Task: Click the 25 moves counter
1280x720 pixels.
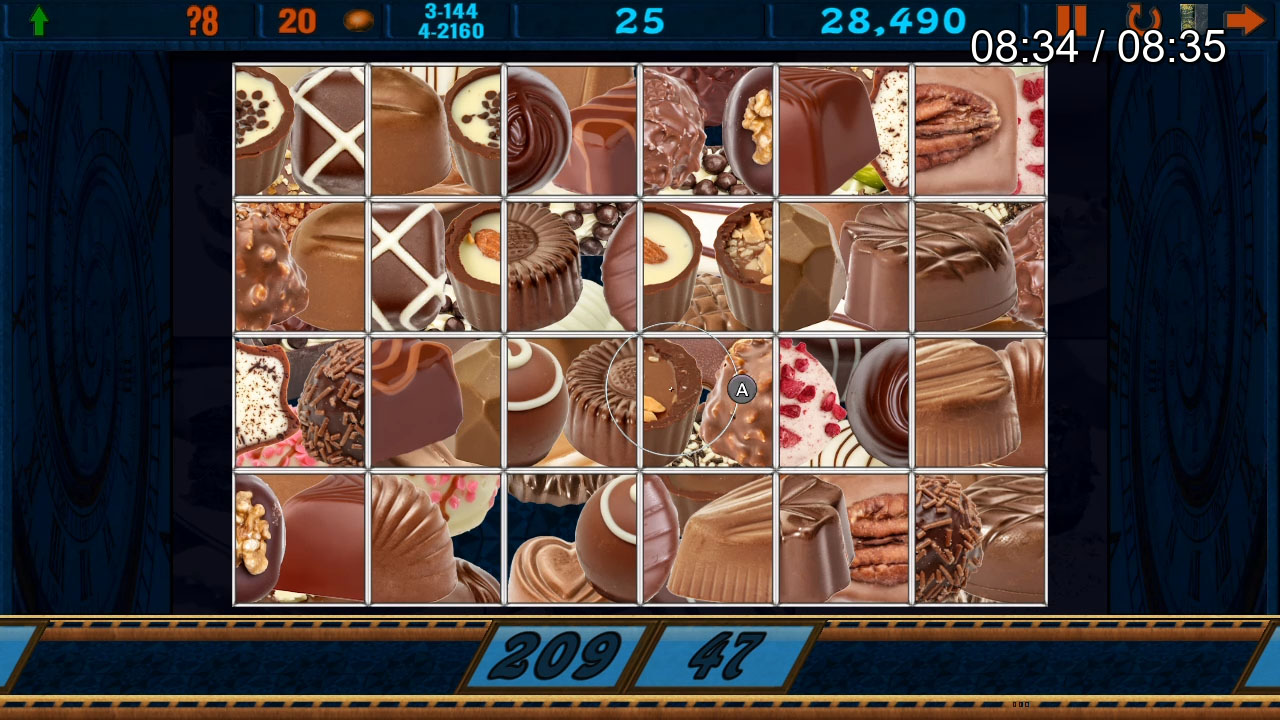Action: (641, 18)
